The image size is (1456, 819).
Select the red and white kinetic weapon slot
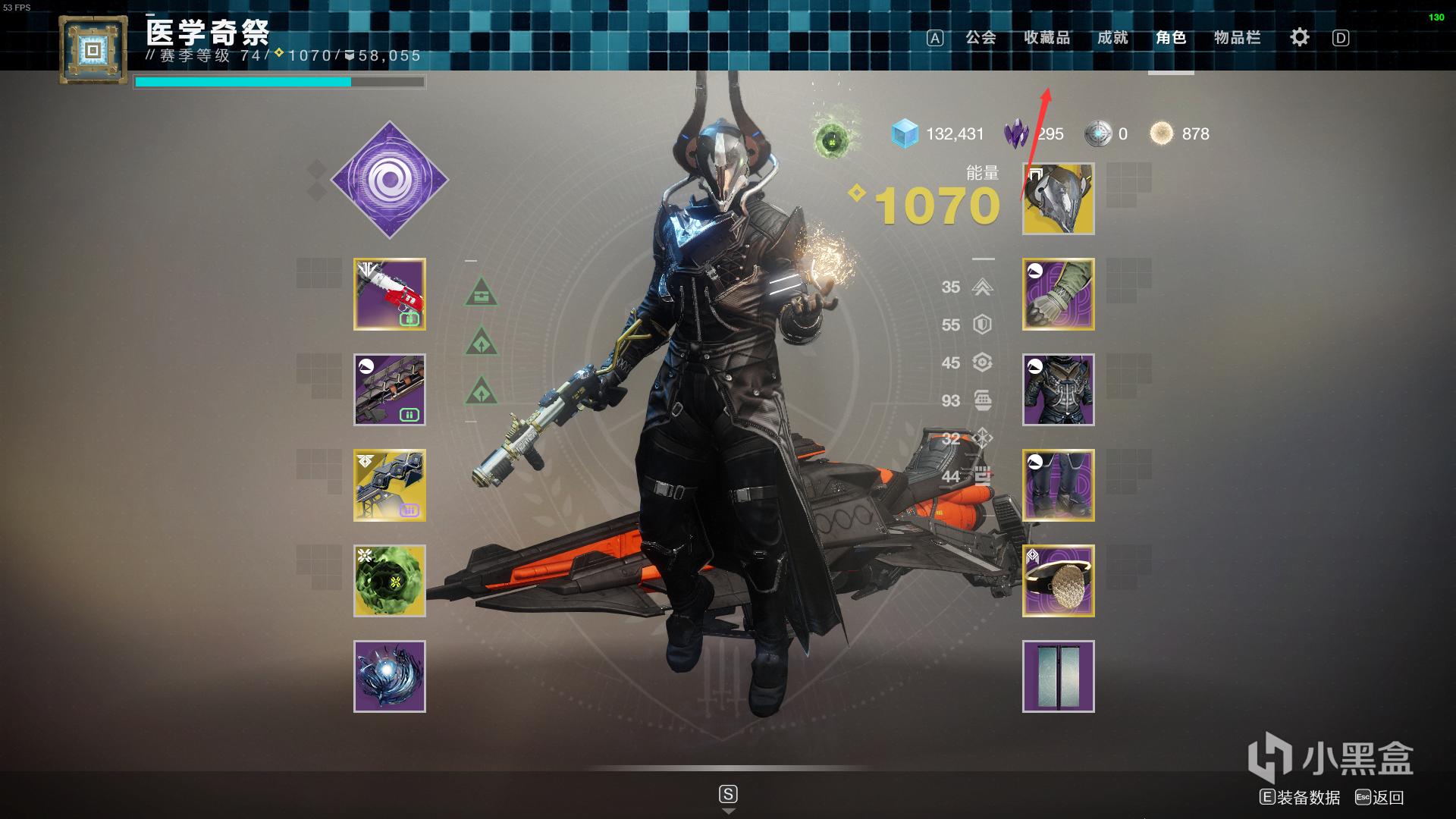tap(390, 294)
